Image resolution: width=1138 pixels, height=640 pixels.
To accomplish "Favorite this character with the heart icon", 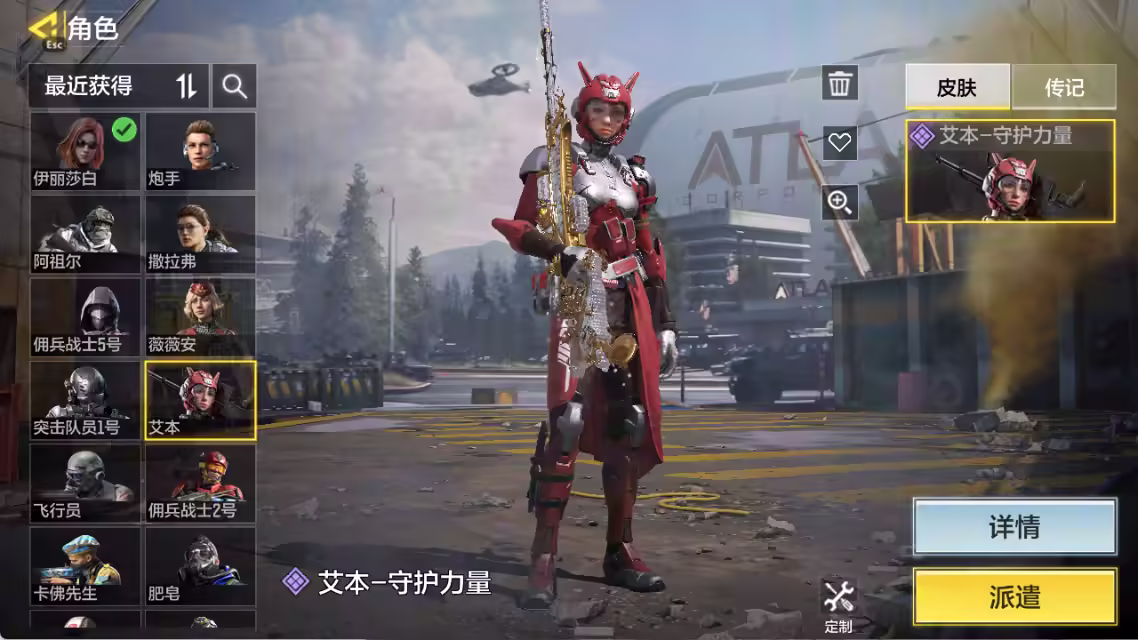I will (840, 143).
